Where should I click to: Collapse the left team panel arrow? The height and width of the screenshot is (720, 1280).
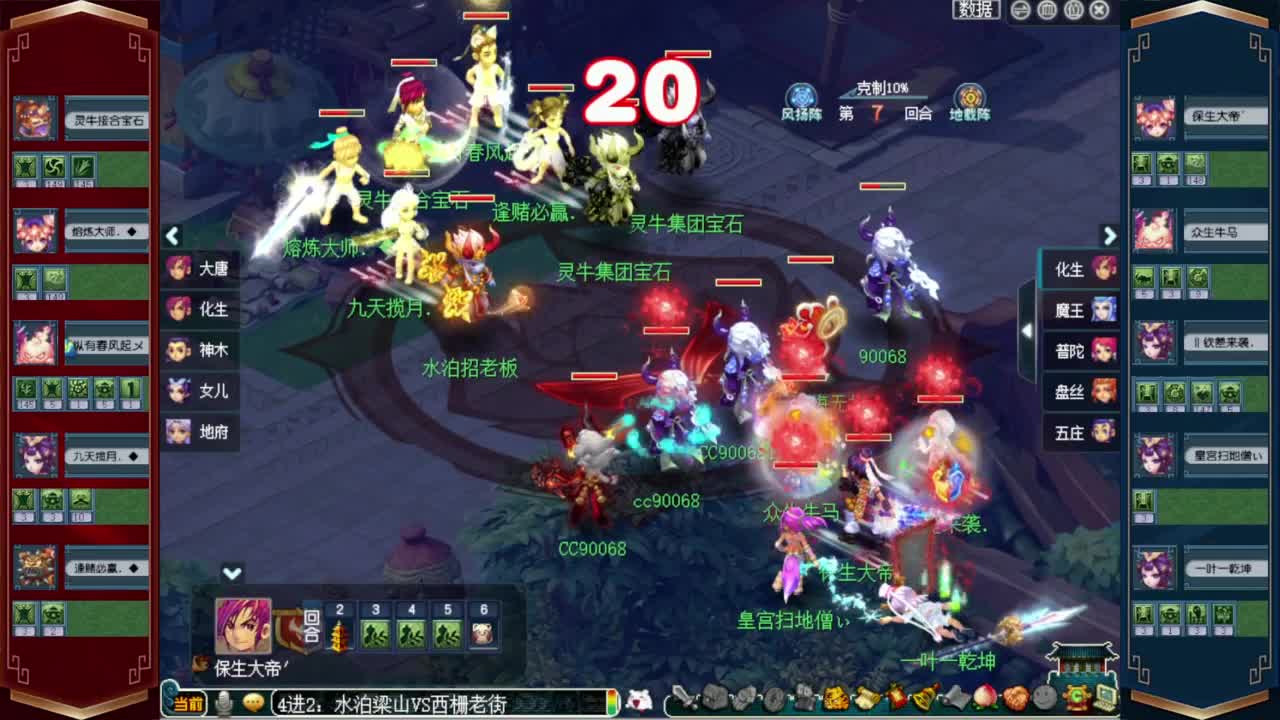pyautogui.click(x=172, y=237)
